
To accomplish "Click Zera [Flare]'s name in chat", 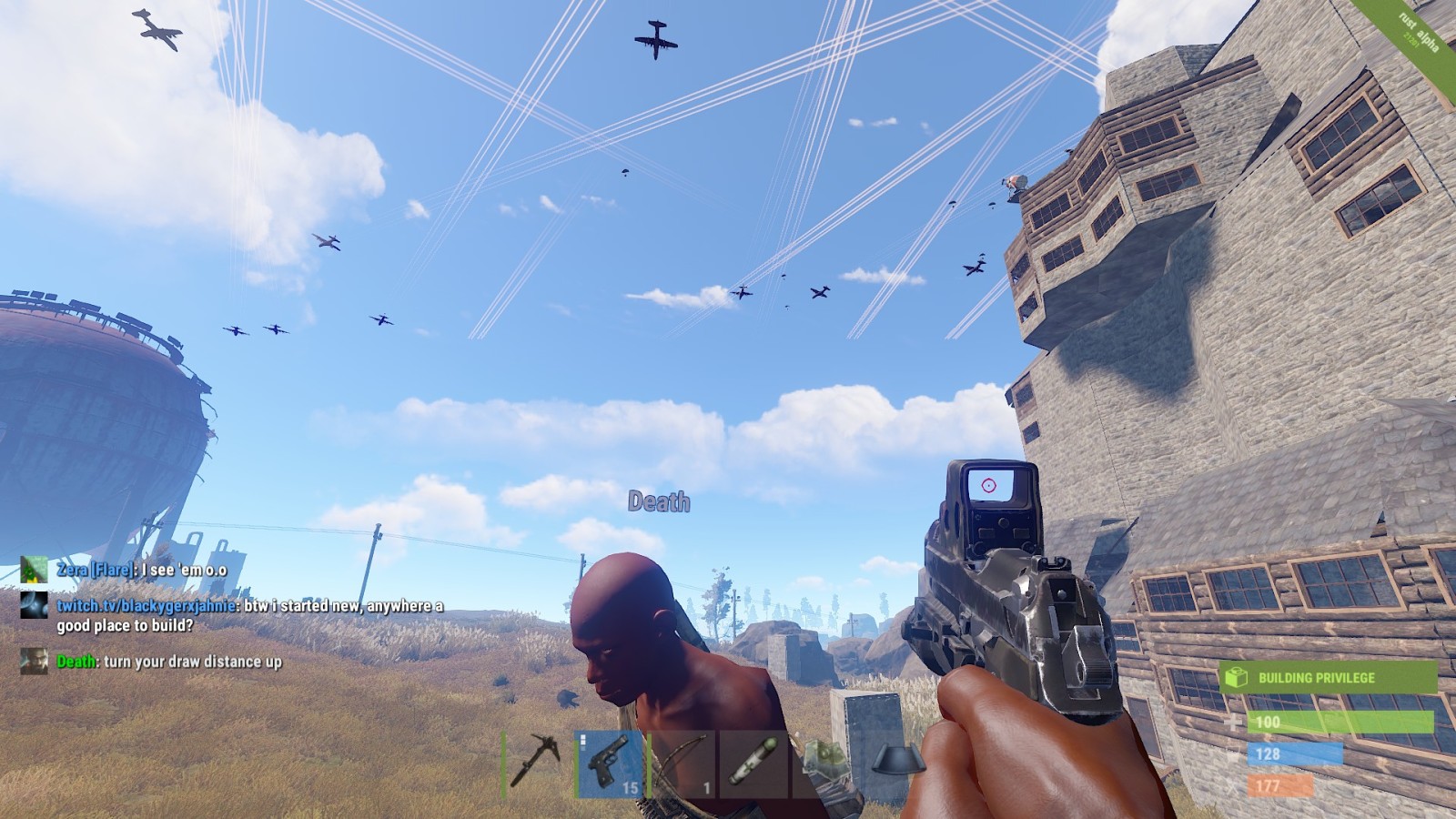I will (x=96, y=570).
